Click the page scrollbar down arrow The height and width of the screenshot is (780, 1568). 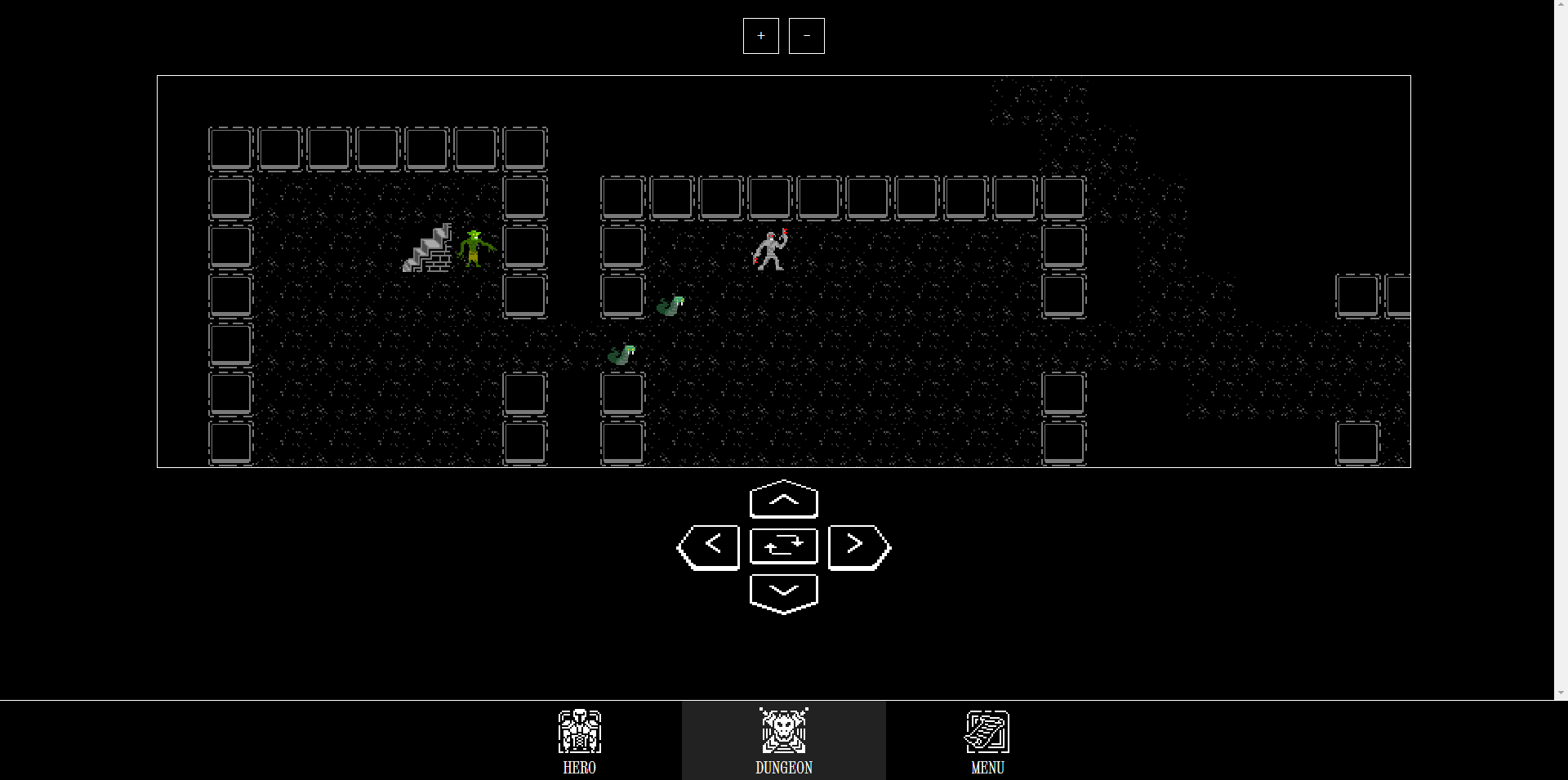point(1561,693)
